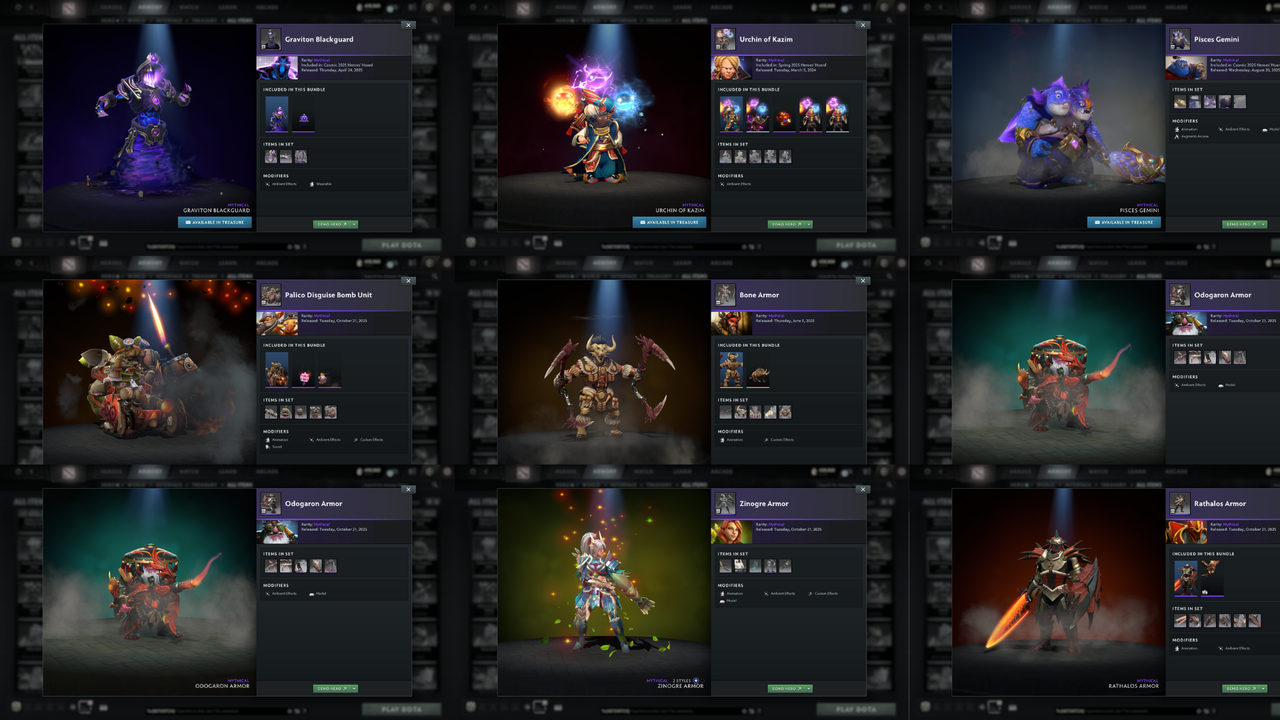Click the Model modifier icon for Pisces Gemini
The height and width of the screenshot is (720, 1280).
click(1266, 129)
